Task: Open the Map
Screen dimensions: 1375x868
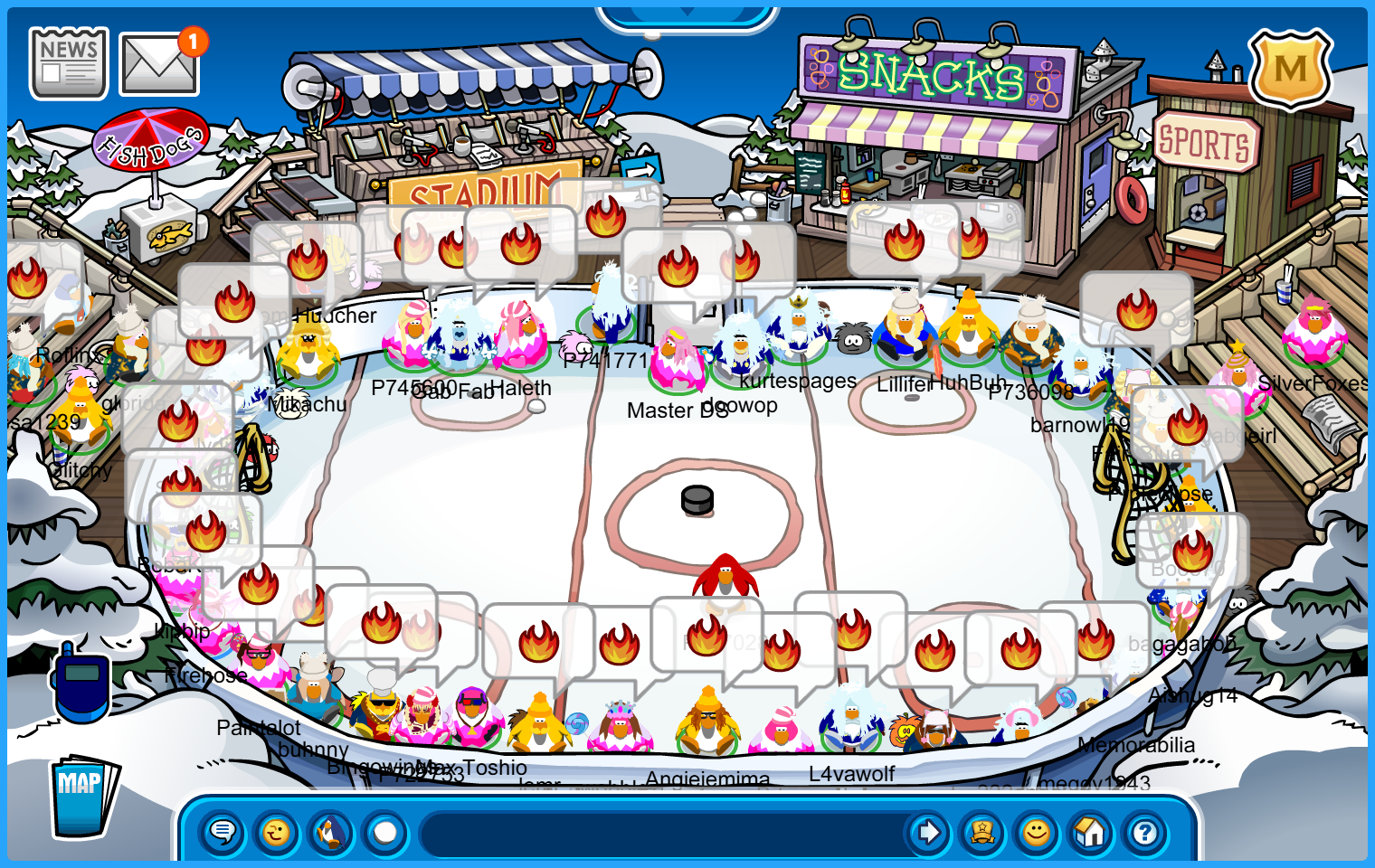Action: click(83, 796)
